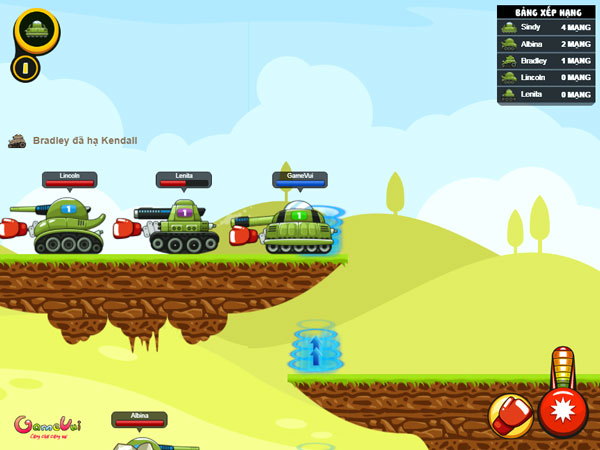Fire the red explosion shot button

tap(562, 411)
